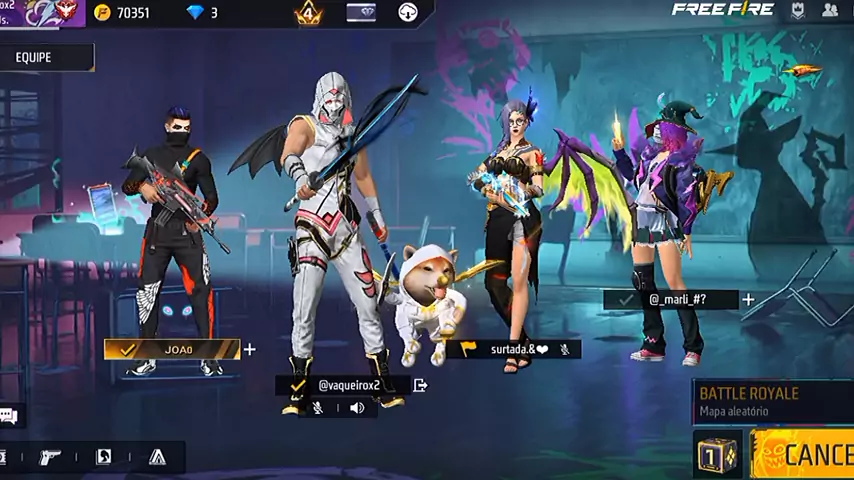Leave the squad via exit icon
This screenshot has height=480, width=854.
pos(420,385)
